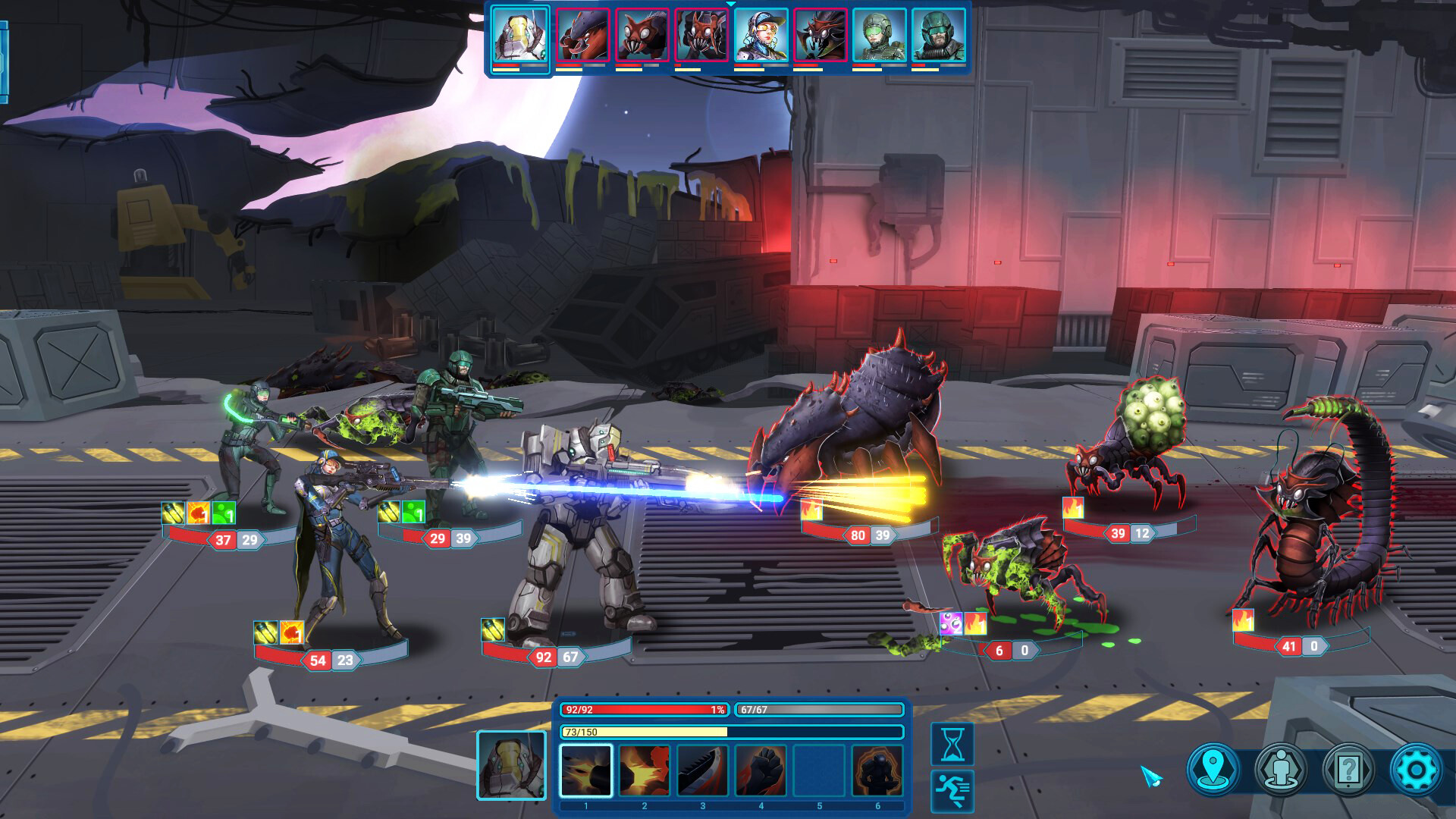
Task: Select the bearded helmeted trooper turn order portrait
Action: [938, 36]
